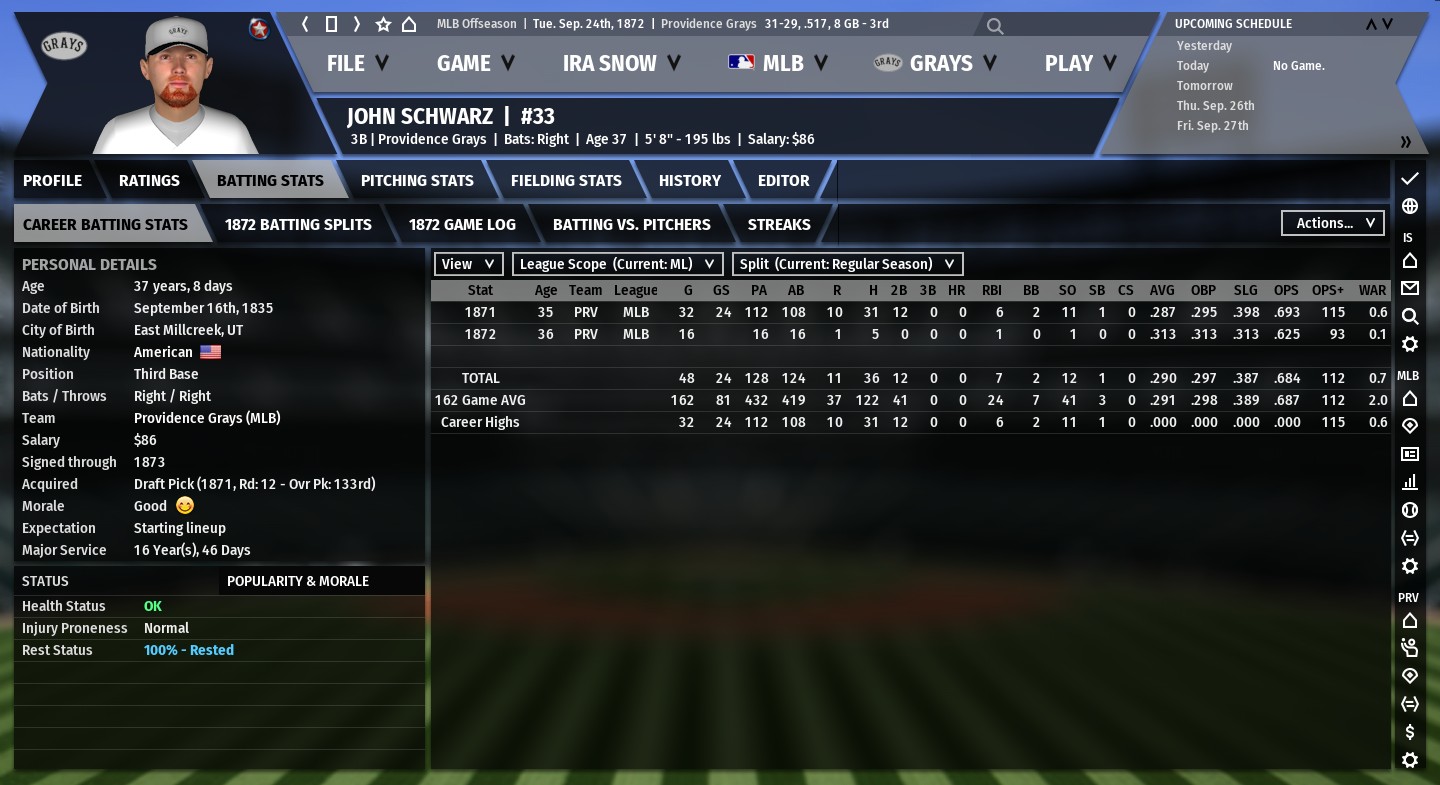This screenshot has height=785, width=1440.
Task: Click the search magnifier in top bar
Action: (x=995, y=26)
